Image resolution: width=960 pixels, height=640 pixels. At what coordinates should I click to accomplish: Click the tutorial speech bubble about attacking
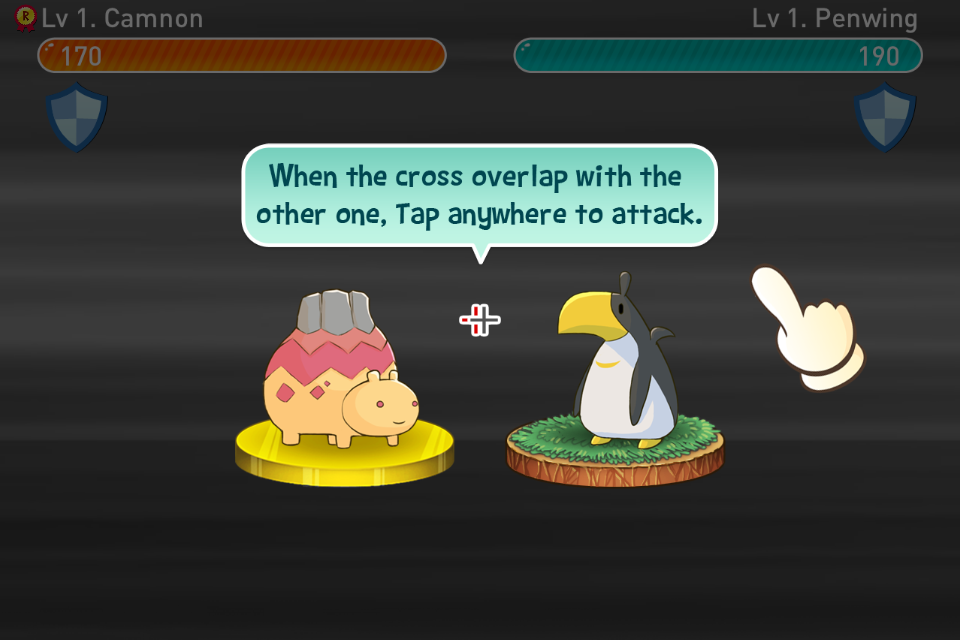tap(480, 195)
